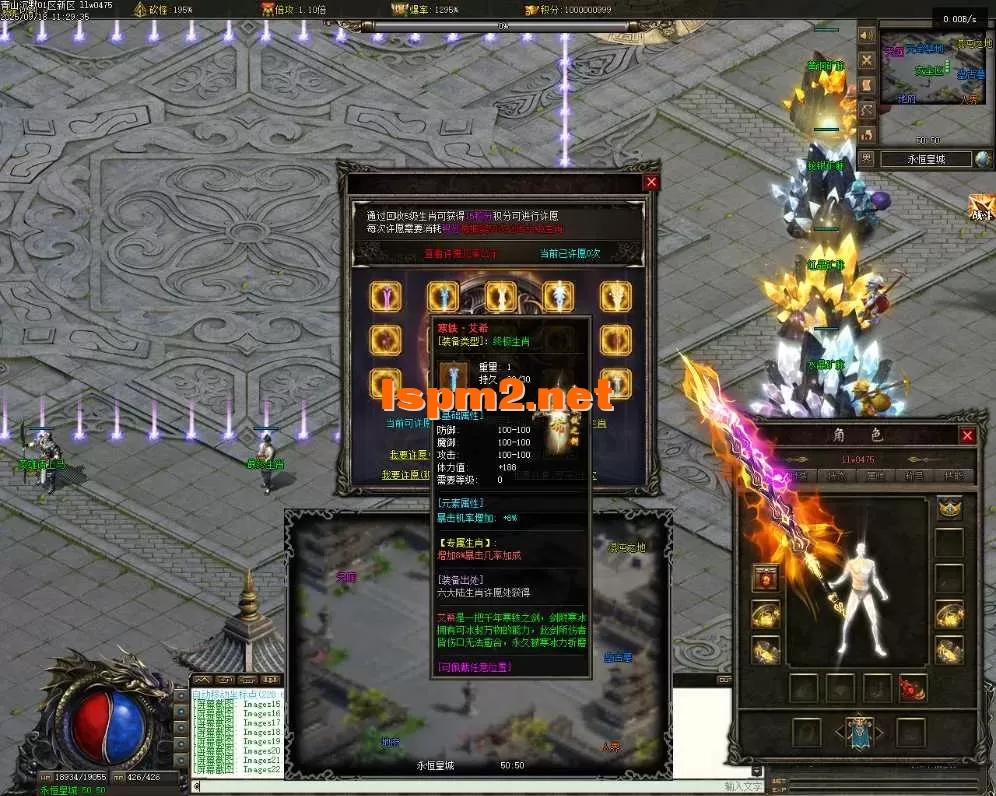Screen dimensions: 996x796
Task: Close the wishing window with red X
Action: [652, 182]
